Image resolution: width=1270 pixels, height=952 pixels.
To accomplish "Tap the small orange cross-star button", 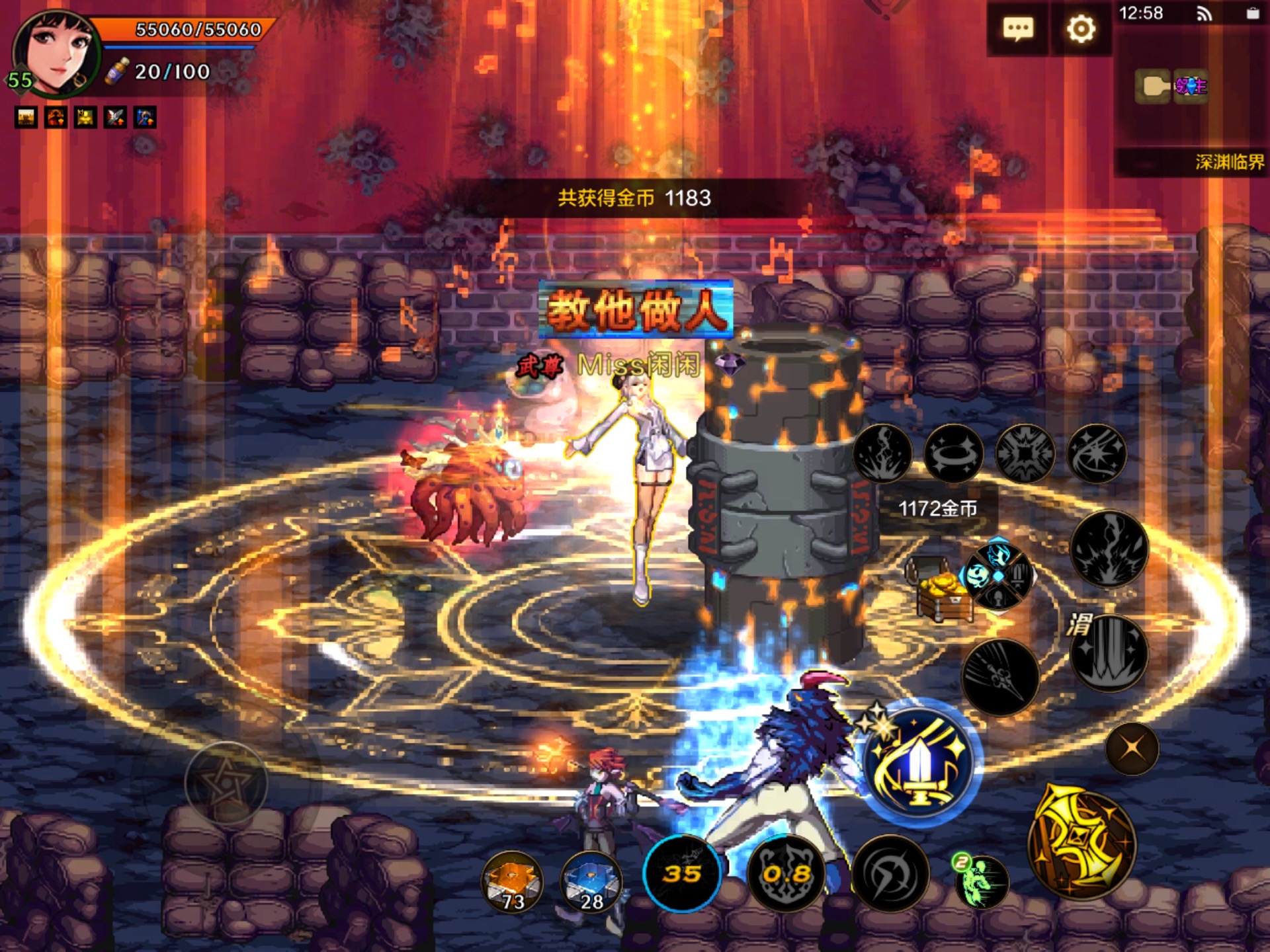I will (x=1132, y=748).
